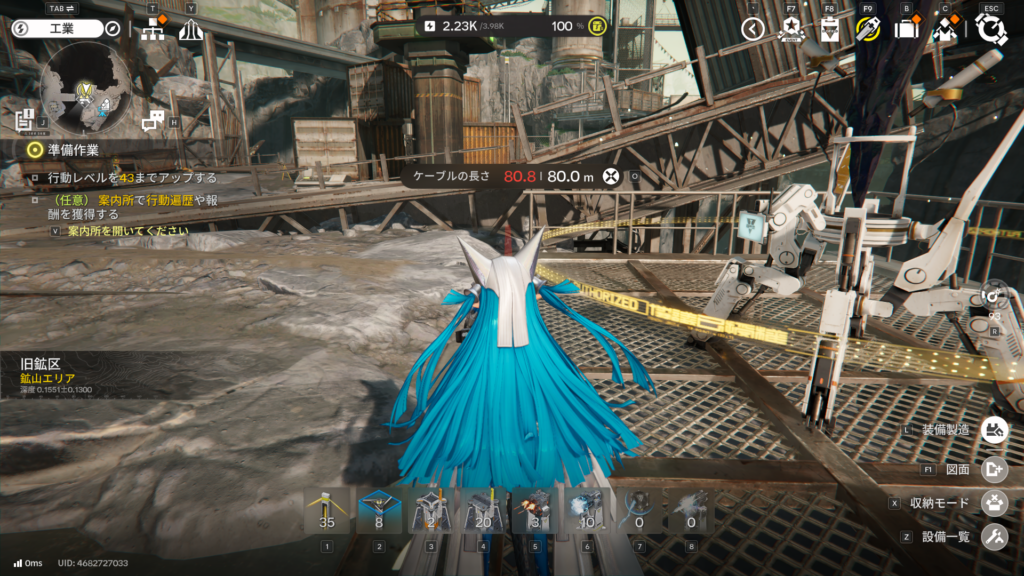Open the chat speech-bubble icon

click(x=152, y=121)
